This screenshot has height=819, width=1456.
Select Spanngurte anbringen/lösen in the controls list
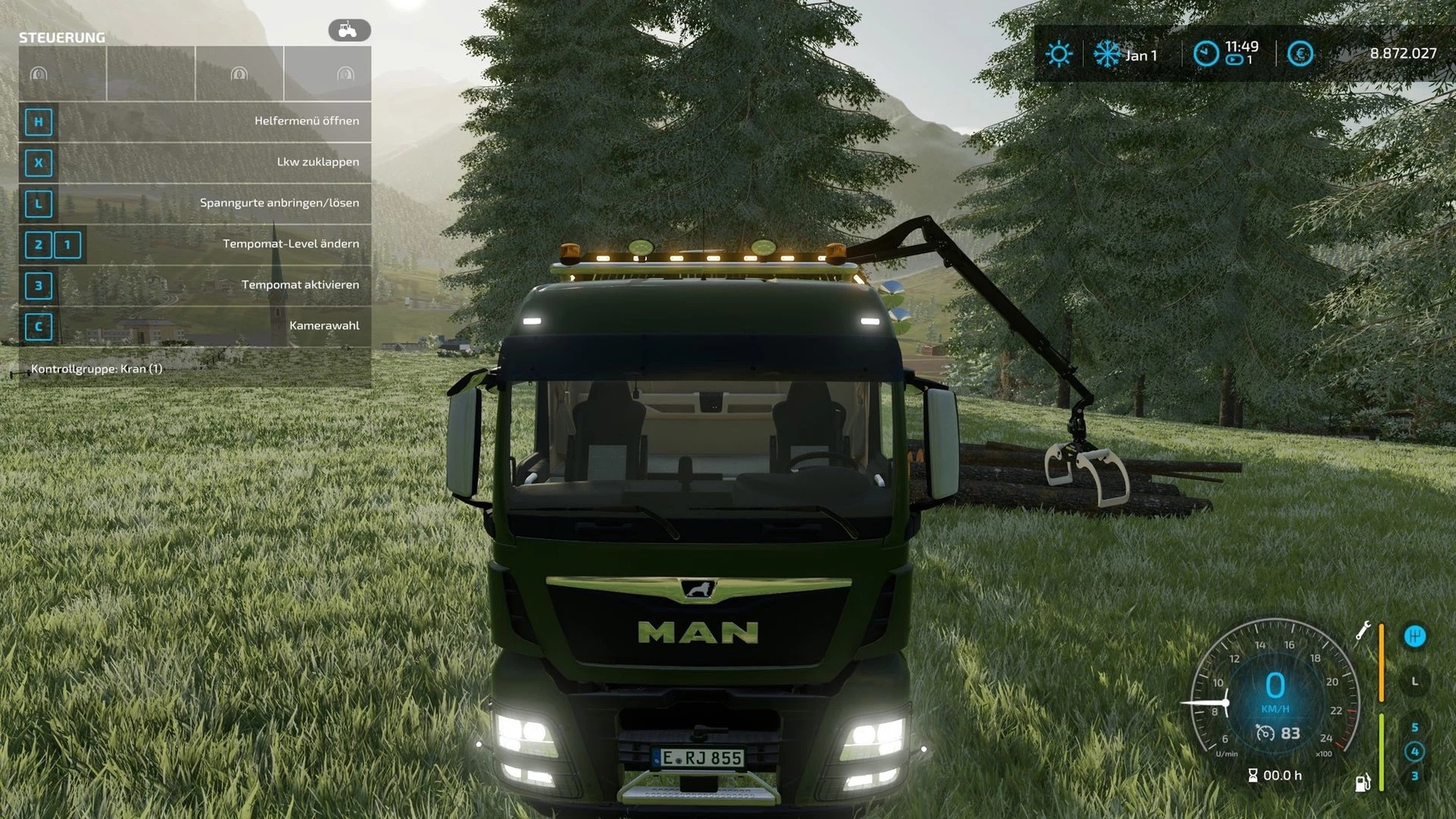click(x=195, y=203)
